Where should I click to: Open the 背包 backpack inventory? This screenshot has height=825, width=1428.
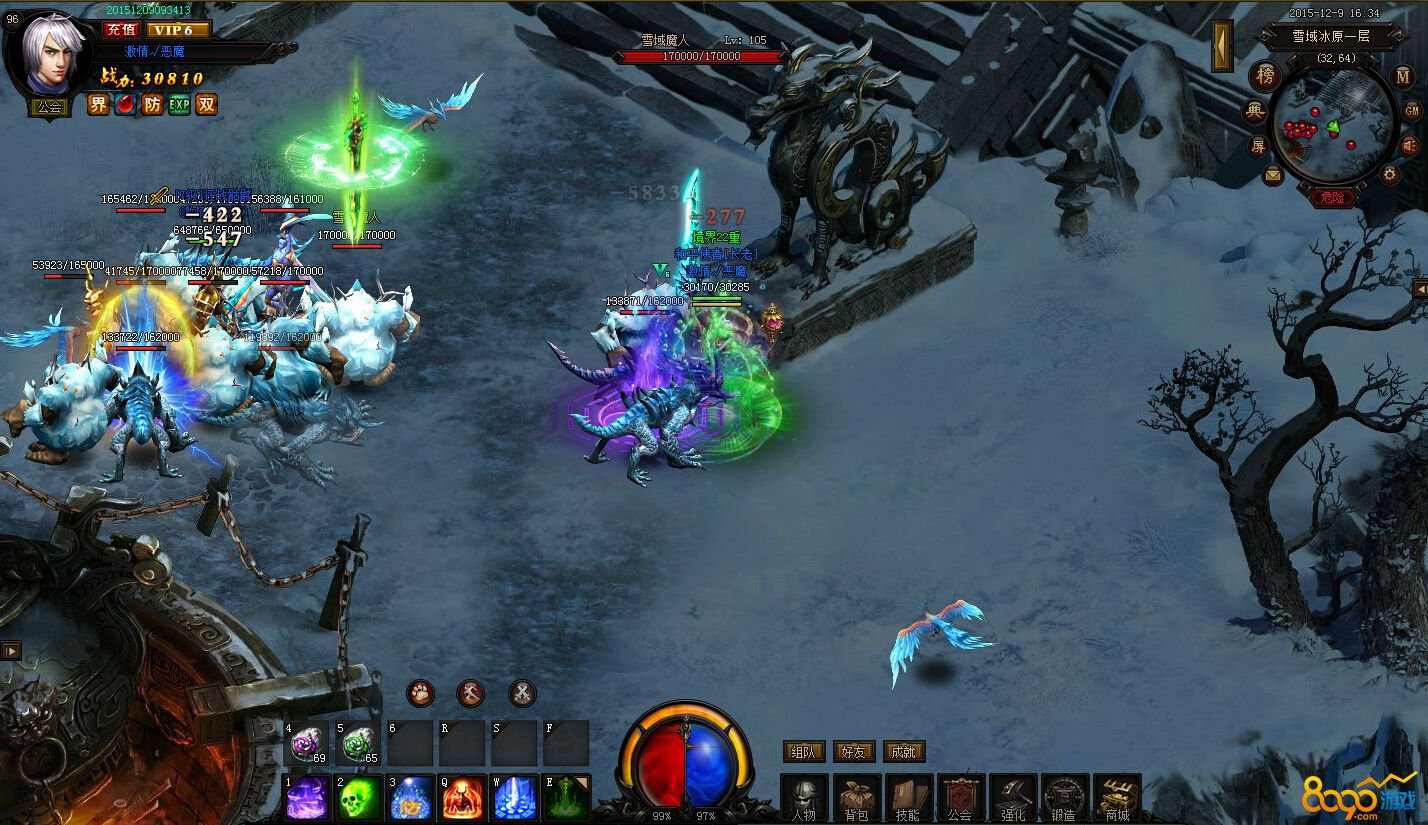coord(857,798)
